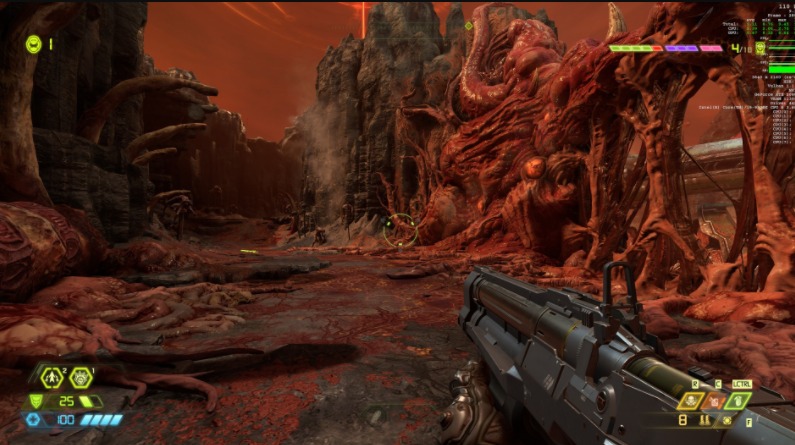Select the green frag grenade icon
The width and height of the screenshot is (795, 445).
coord(738,400)
